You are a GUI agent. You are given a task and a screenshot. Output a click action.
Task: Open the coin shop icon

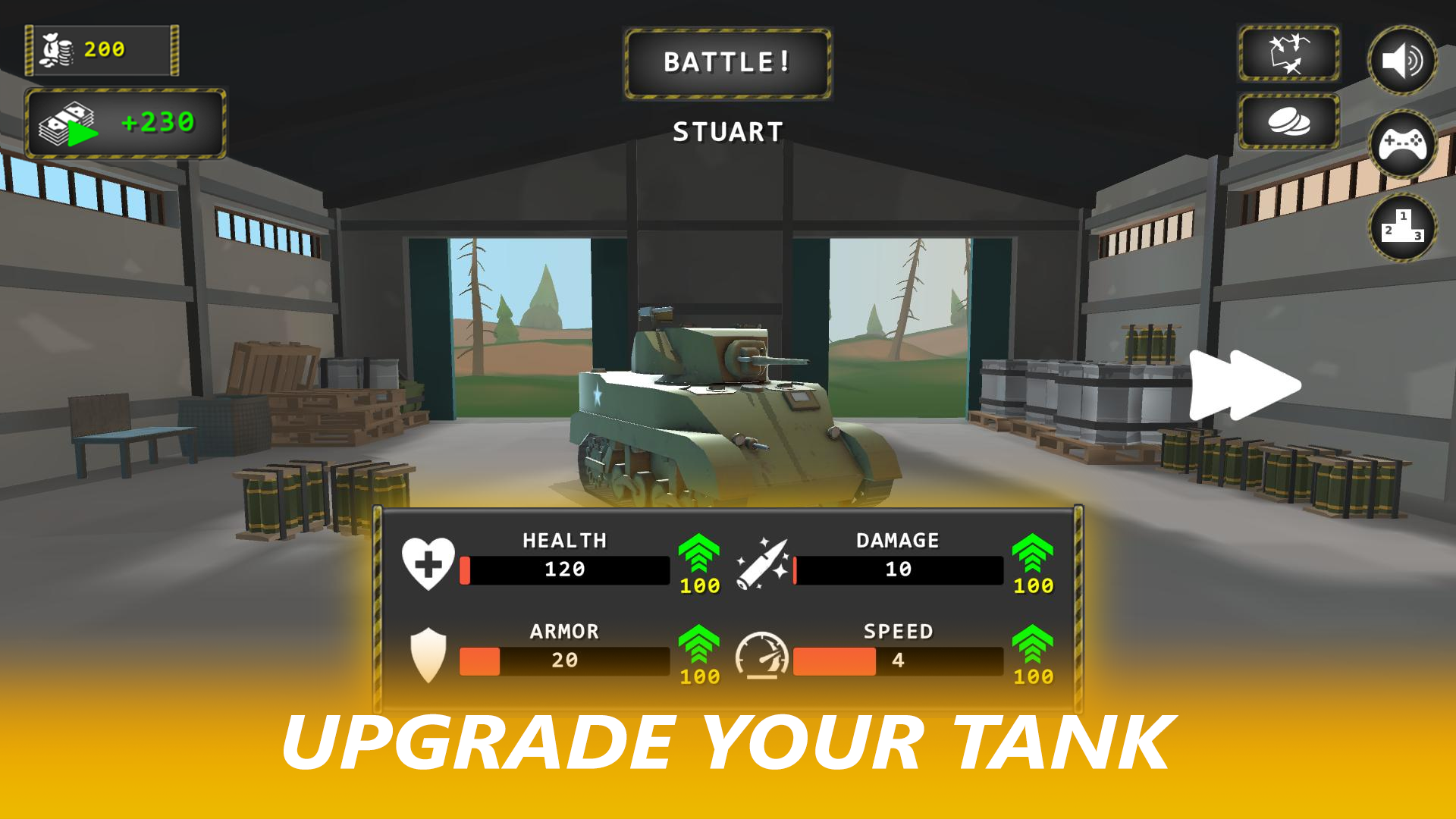[1288, 120]
